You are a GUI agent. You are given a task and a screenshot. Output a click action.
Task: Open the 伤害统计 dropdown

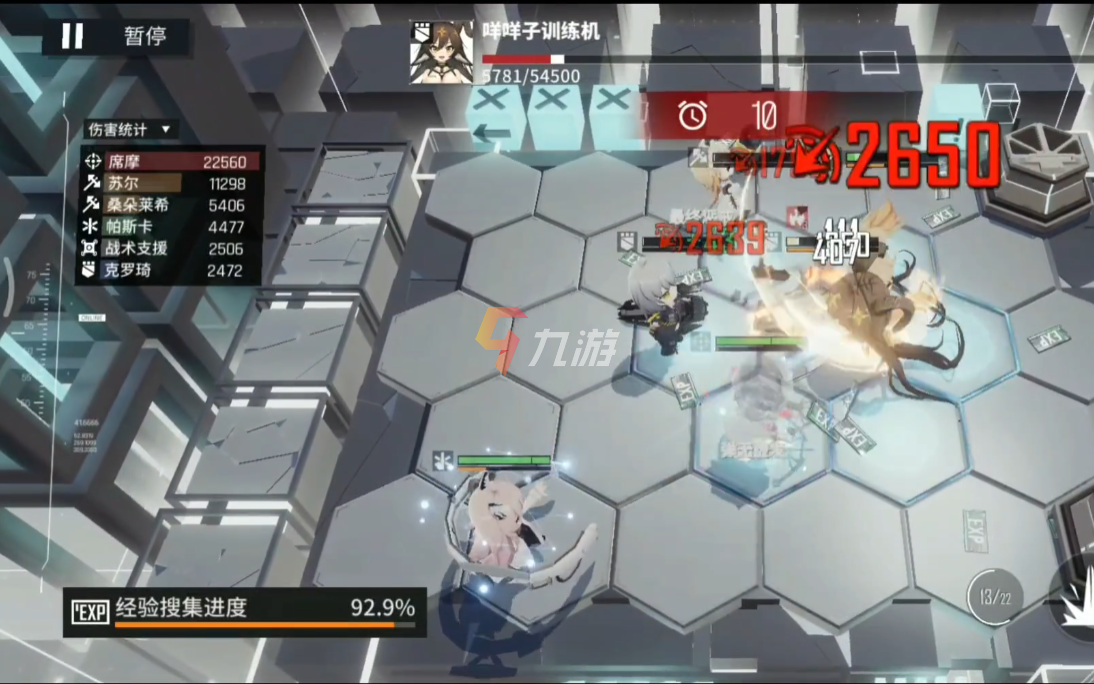tap(130, 129)
